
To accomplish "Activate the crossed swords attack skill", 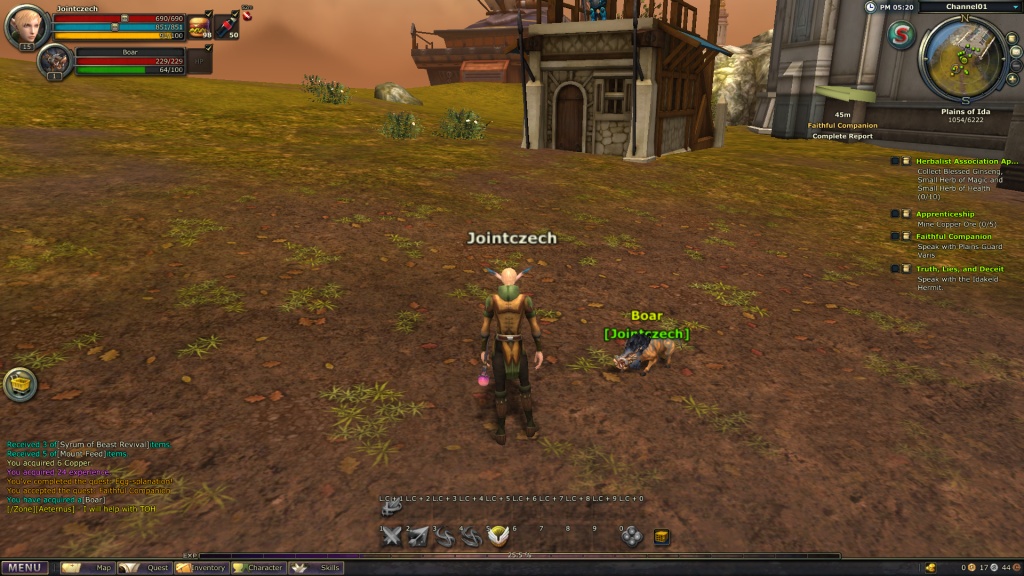I will coord(393,537).
